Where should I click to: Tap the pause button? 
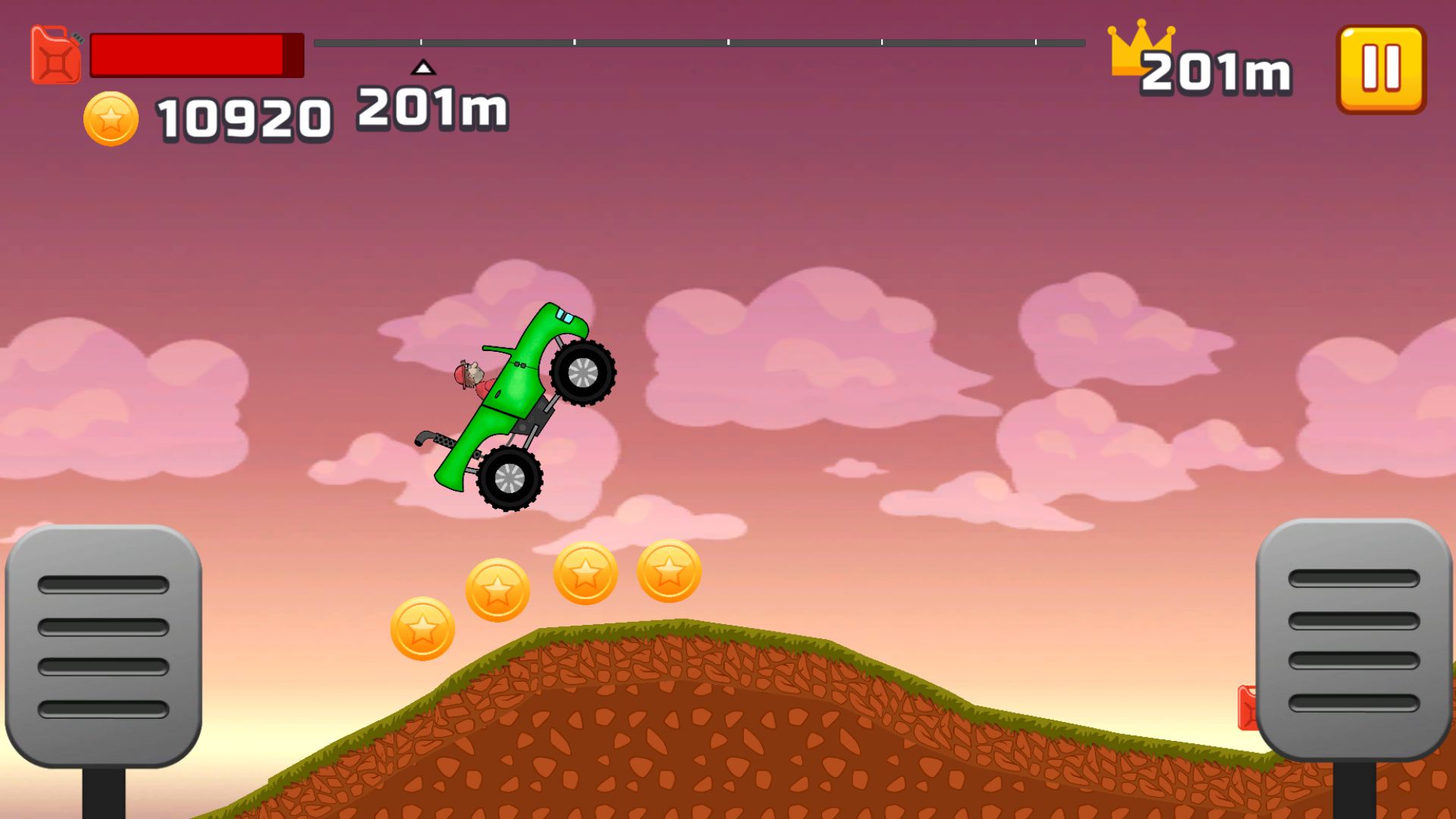(1379, 68)
